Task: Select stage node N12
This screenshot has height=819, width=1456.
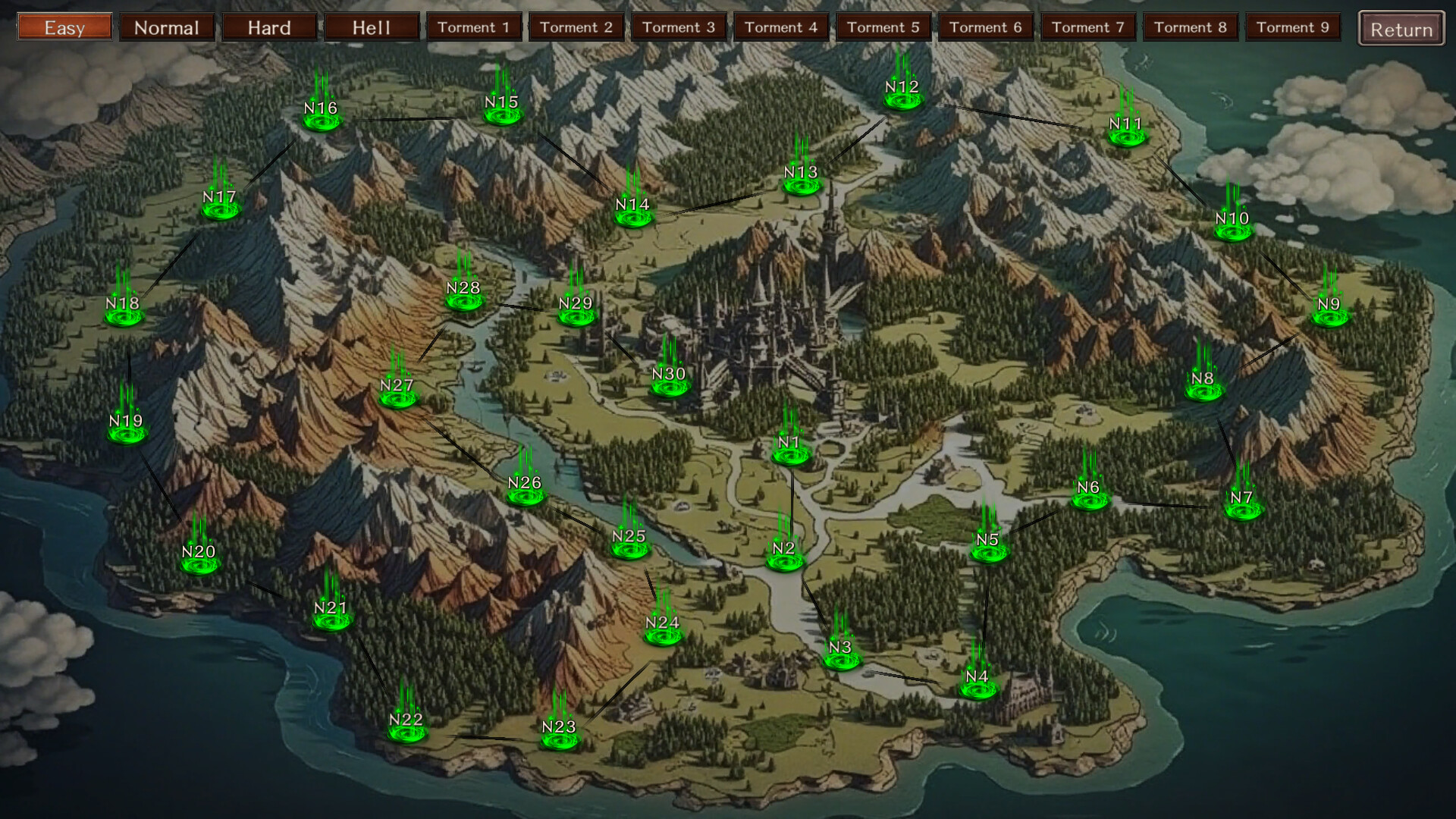Action: point(902,95)
